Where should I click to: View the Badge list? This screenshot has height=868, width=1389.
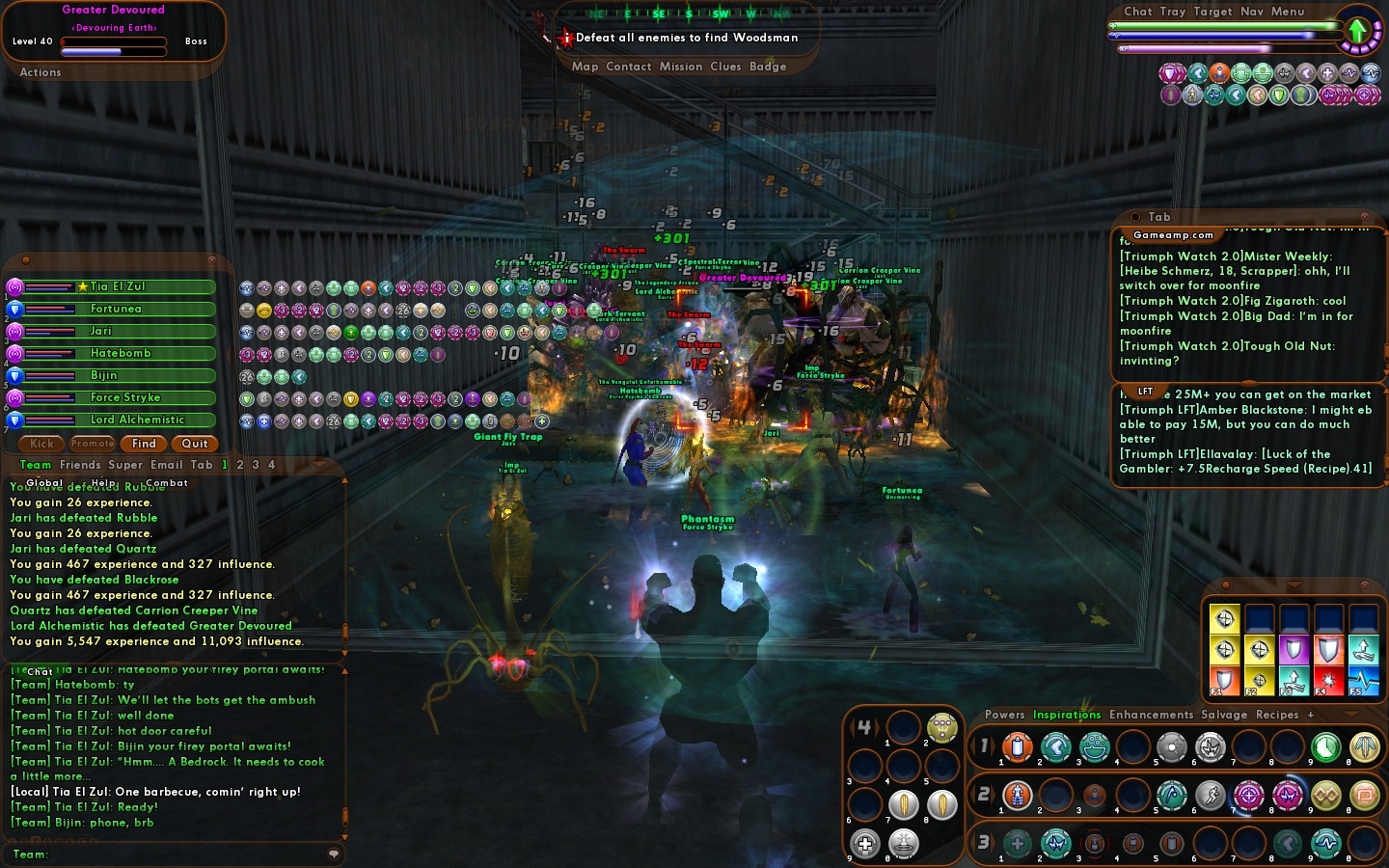coord(768,67)
